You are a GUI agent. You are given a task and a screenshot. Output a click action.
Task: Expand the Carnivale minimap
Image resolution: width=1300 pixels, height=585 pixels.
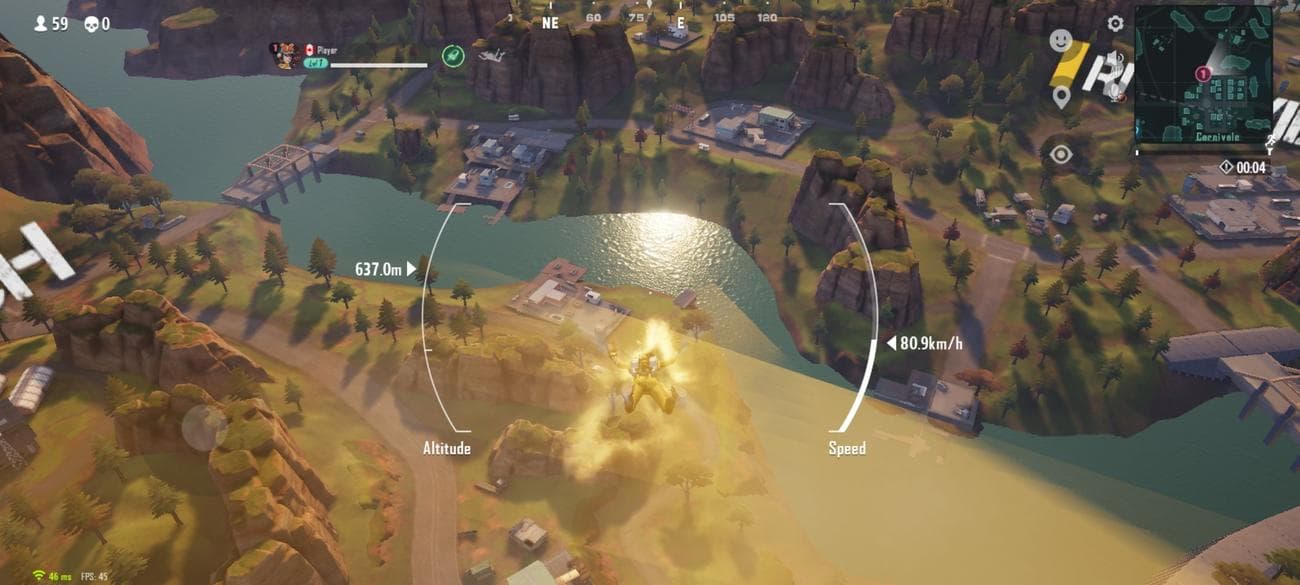point(1204,74)
